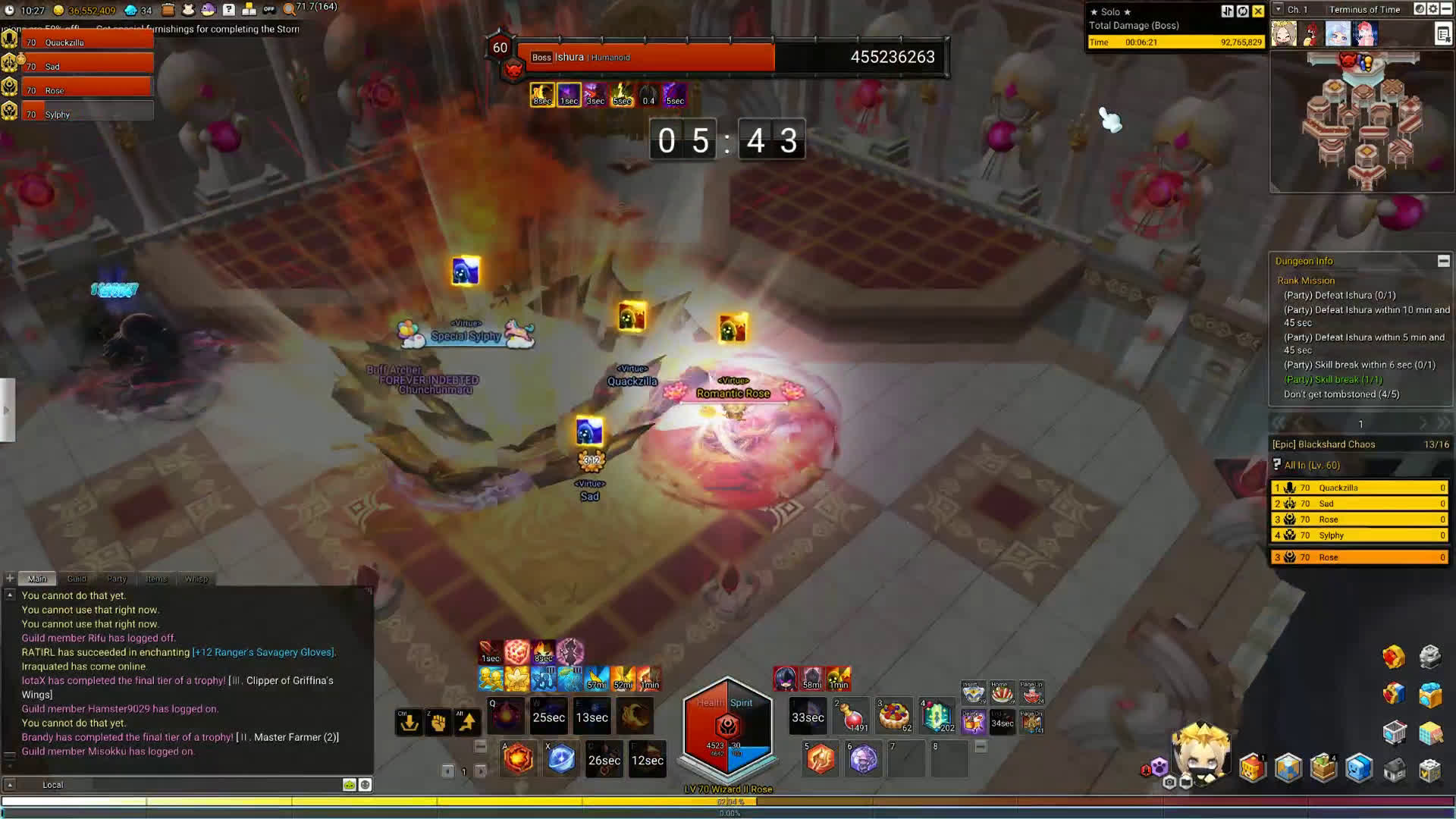Focus the Local chat input field
Screen dimensions: 1456x819
[190, 785]
